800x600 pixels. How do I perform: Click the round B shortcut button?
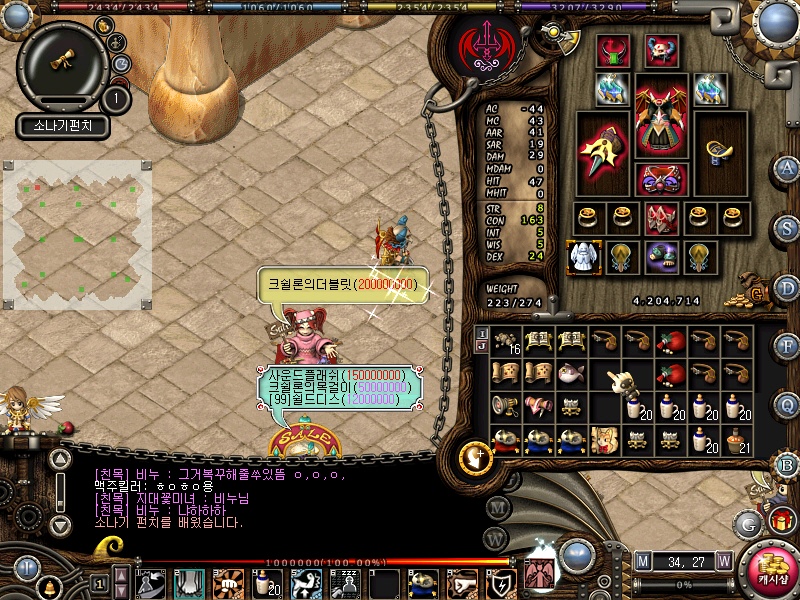click(x=787, y=464)
